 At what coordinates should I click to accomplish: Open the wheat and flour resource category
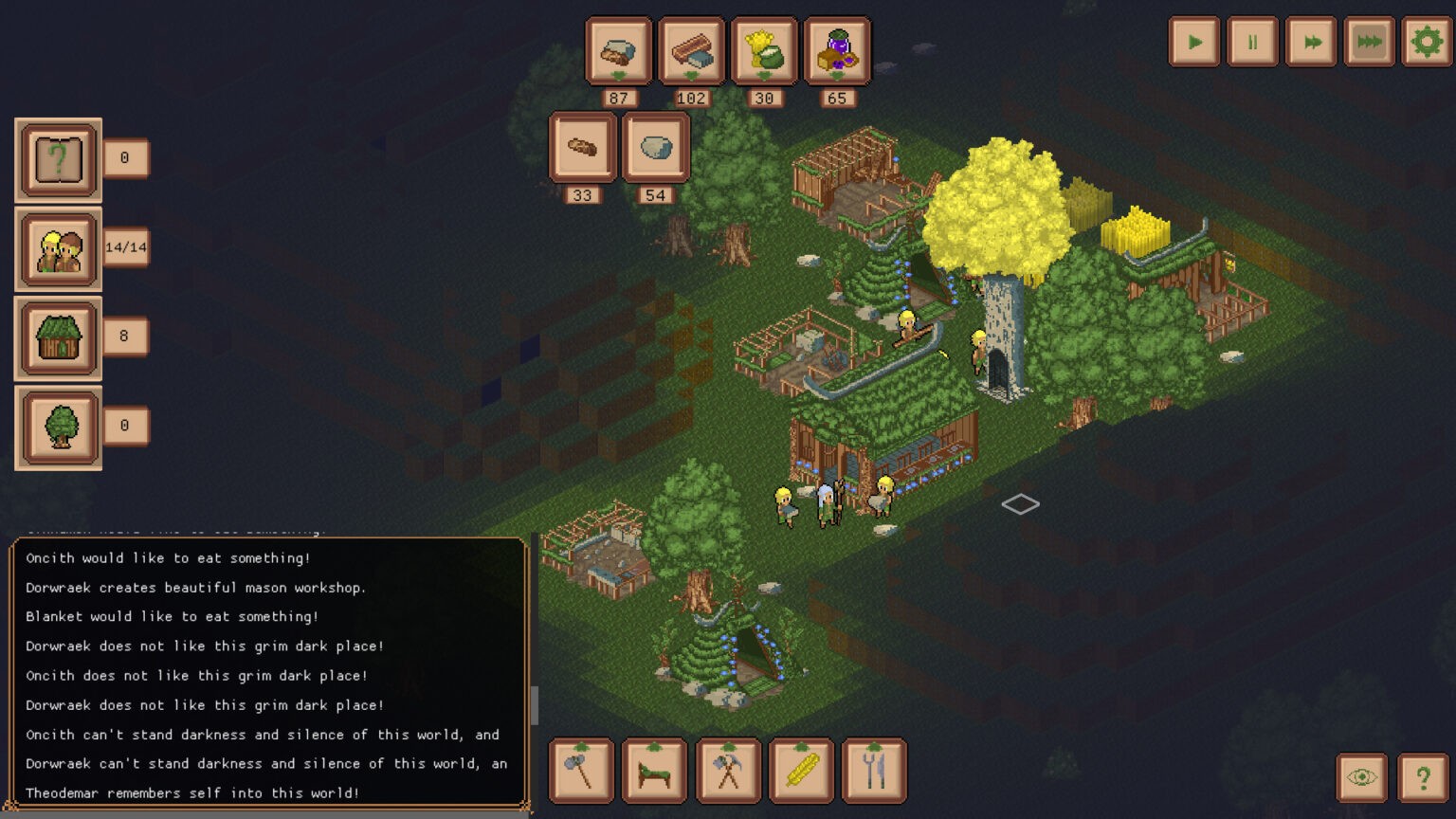pyautogui.click(x=764, y=51)
